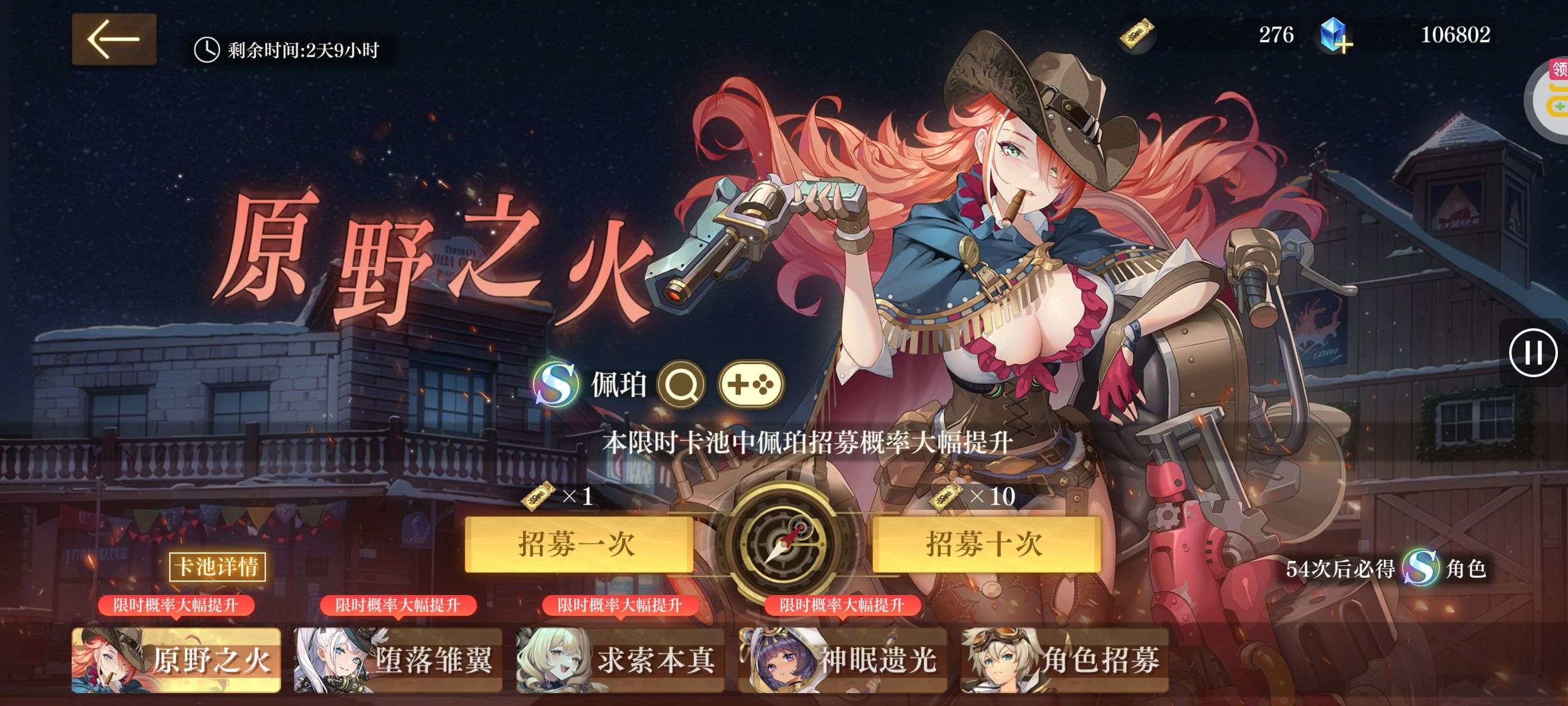
Task: Inspect 佩珀 with the magnifier icon
Action: [682, 384]
